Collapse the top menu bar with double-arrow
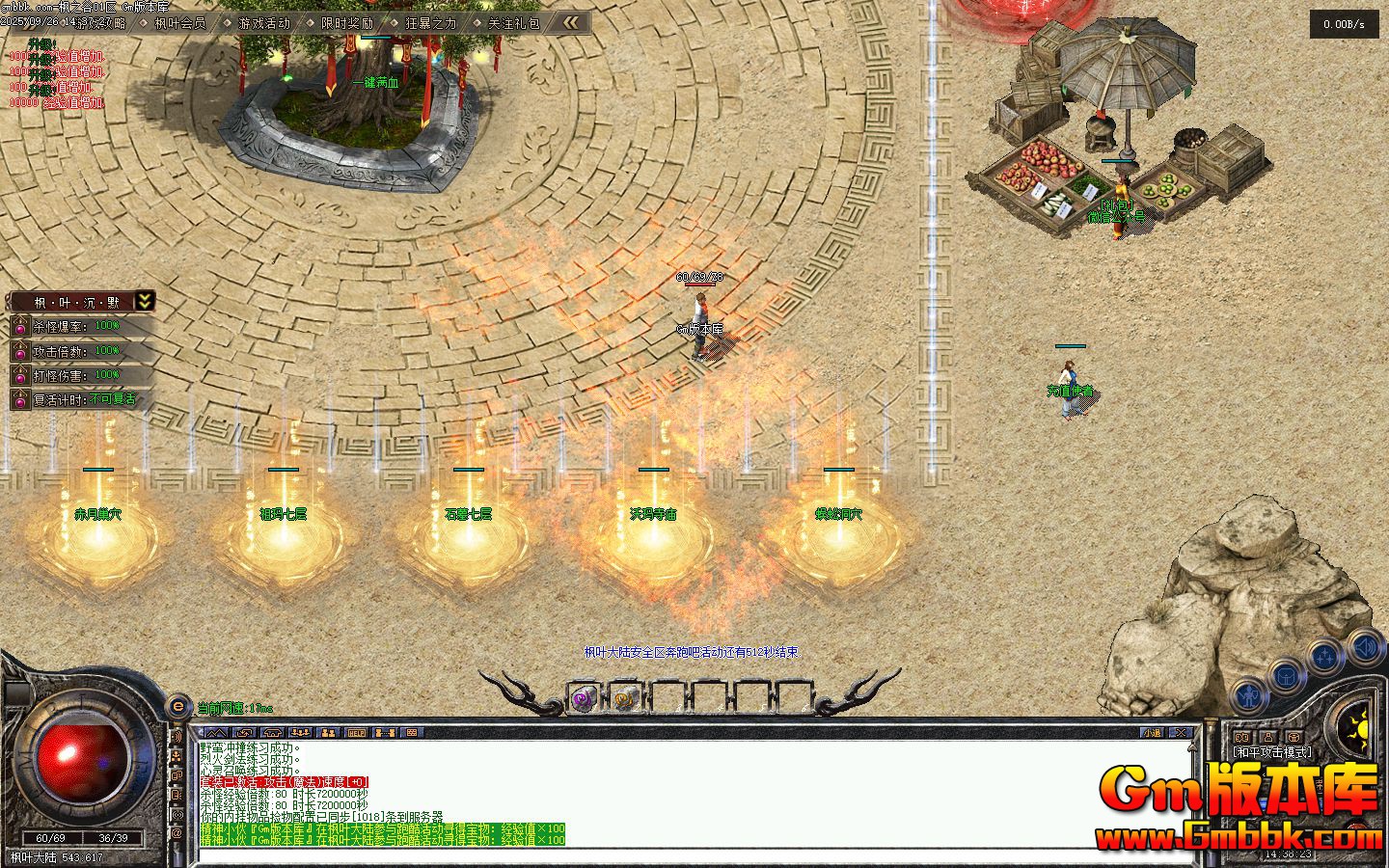This screenshot has height=868, width=1389. click(572, 22)
